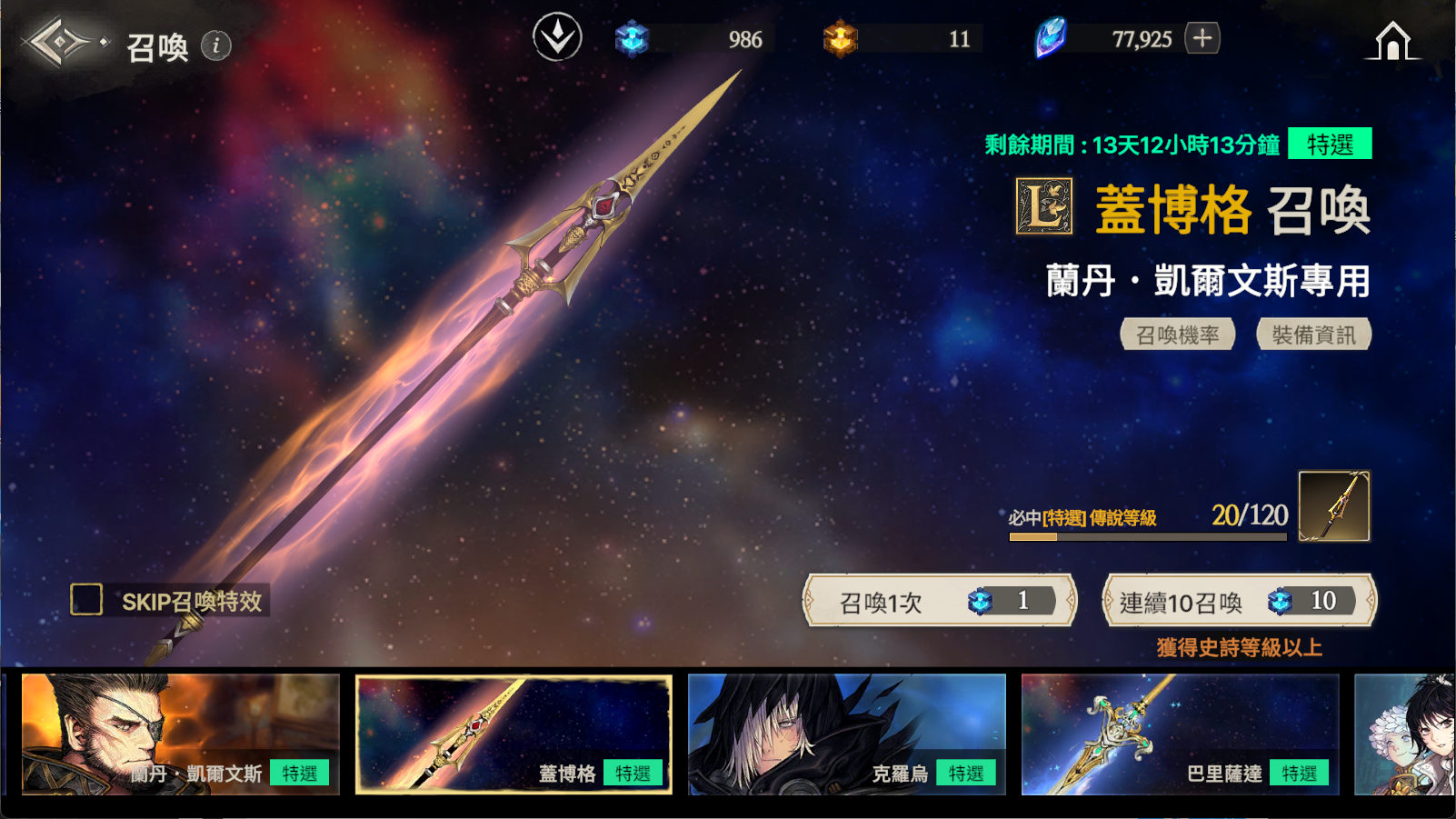Screen dimensions: 1456x819
Task: Select the 蘭丹·凱爾文斯 banner
Action: coord(180,734)
